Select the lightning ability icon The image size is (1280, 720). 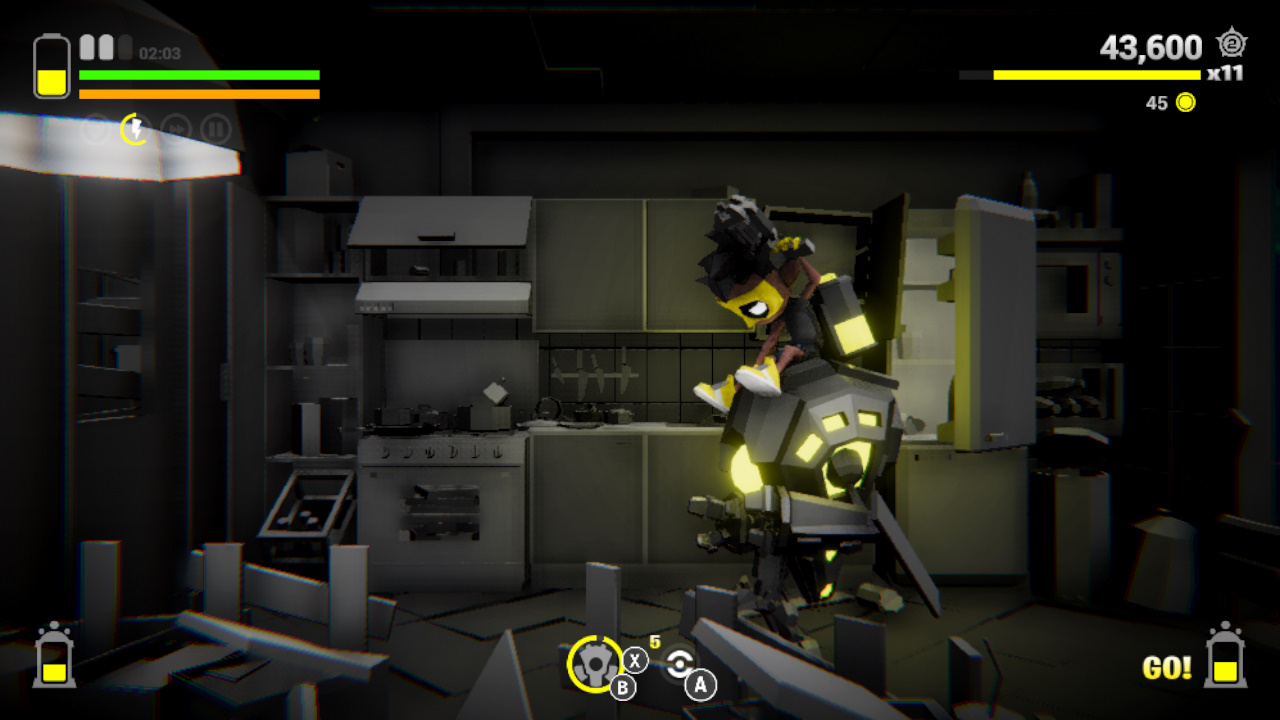136,128
